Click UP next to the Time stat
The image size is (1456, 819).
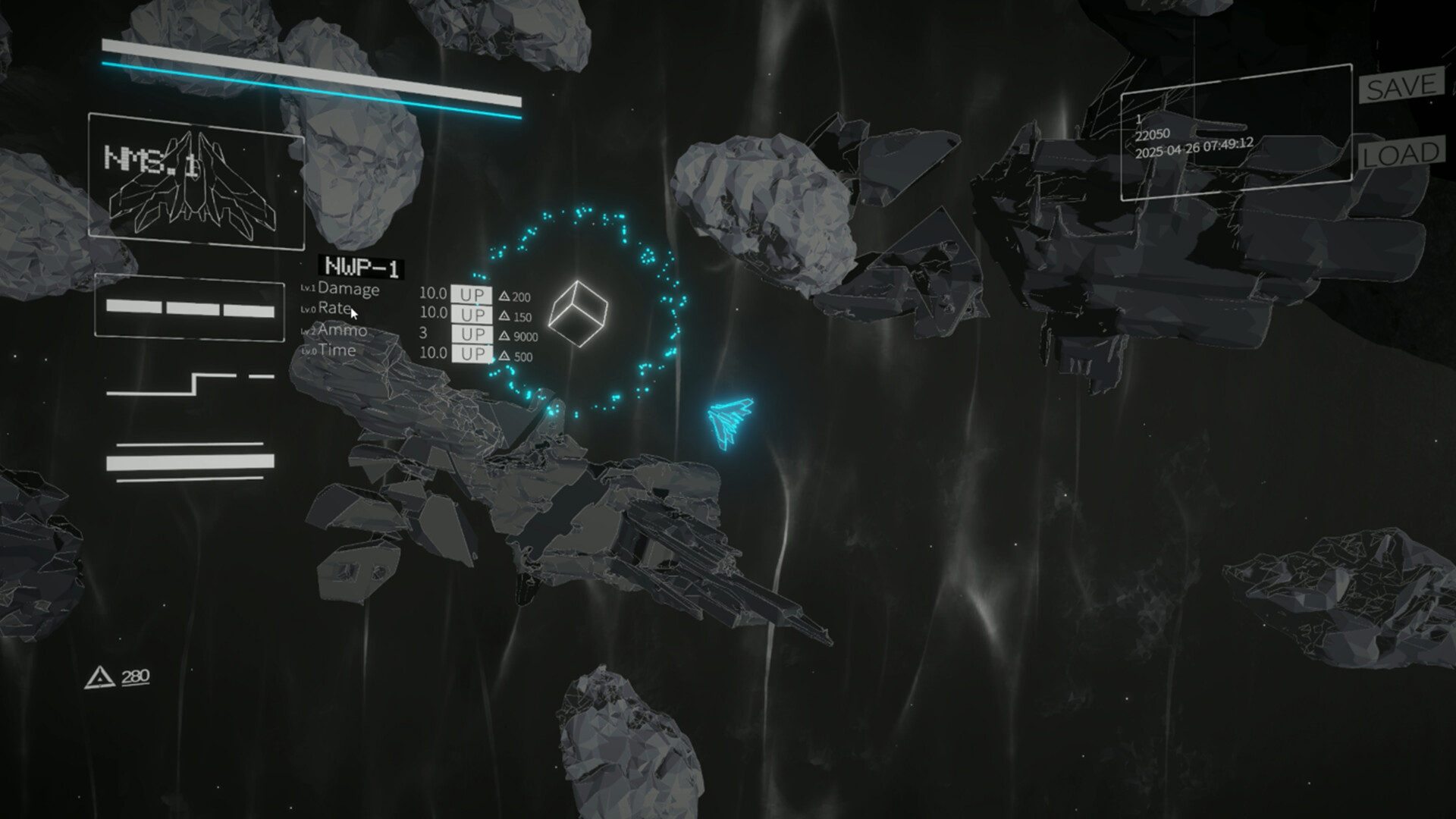472,352
